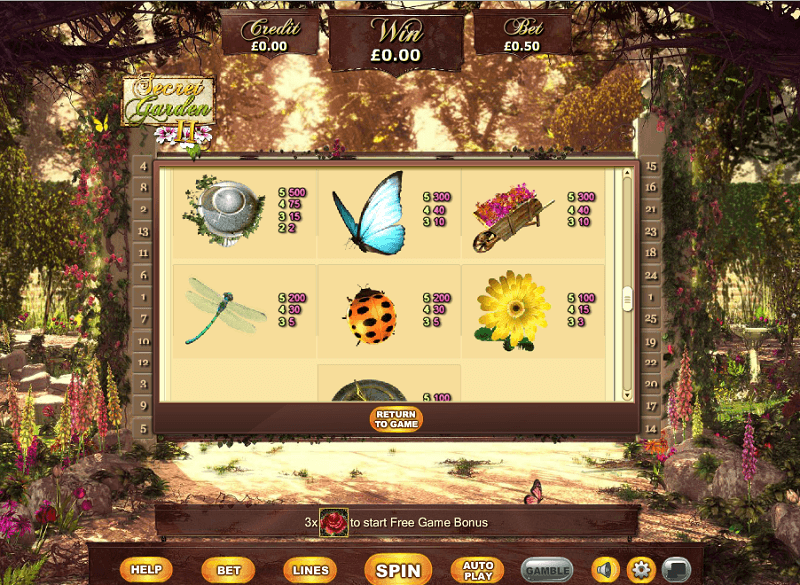Viewport: 800px width, 585px height.
Task: Click the grey screen icon beside the gear
Action: [677, 570]
